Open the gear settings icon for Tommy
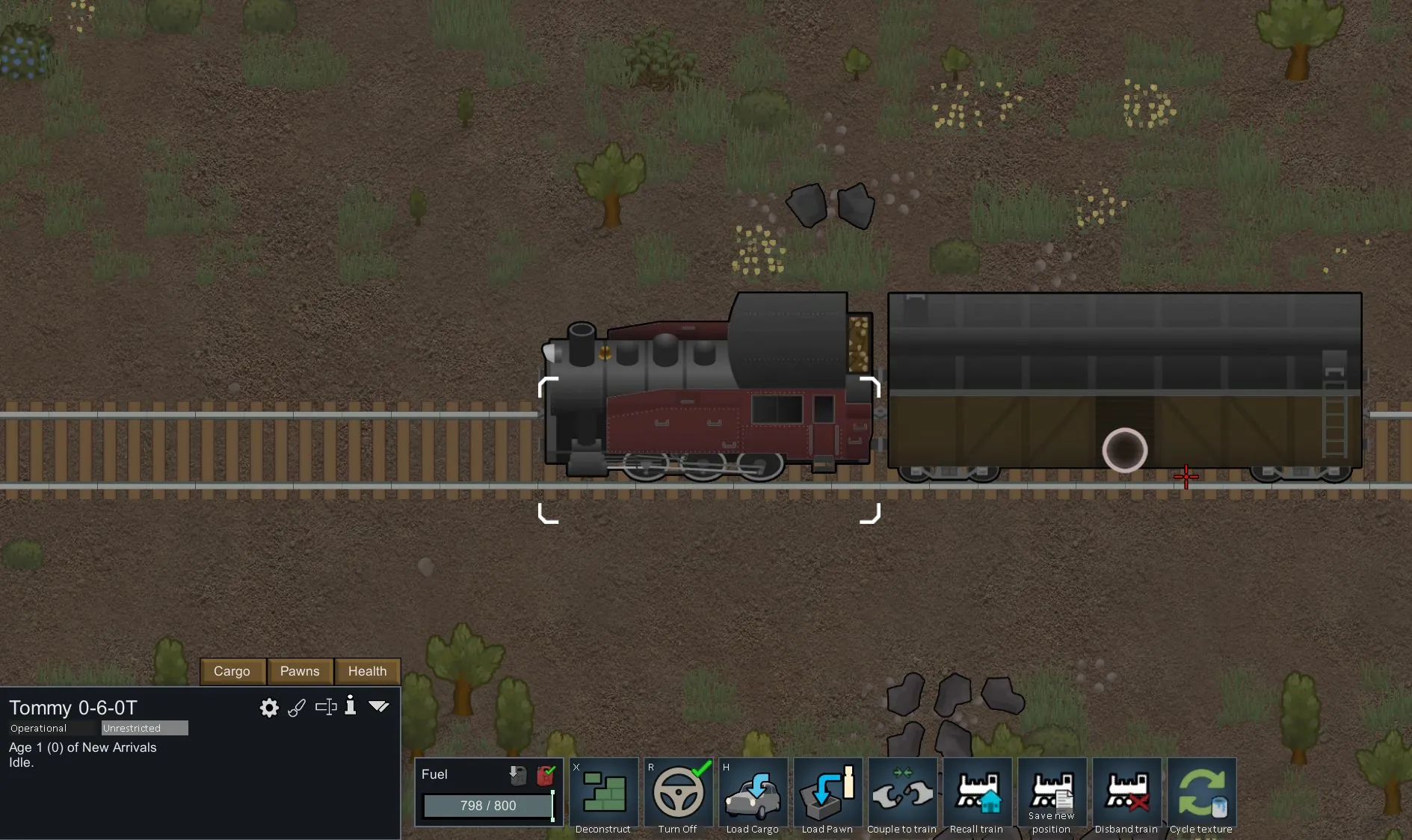This screenshot has width=1412, height=840. [x=269, y=708]
